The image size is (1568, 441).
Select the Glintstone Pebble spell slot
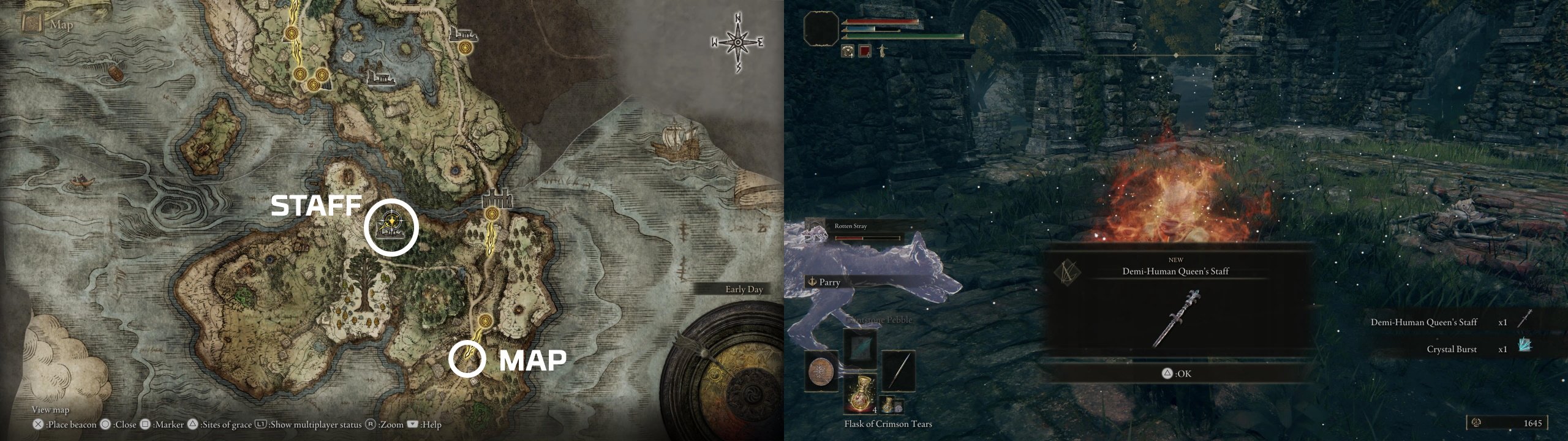point(859,347)
